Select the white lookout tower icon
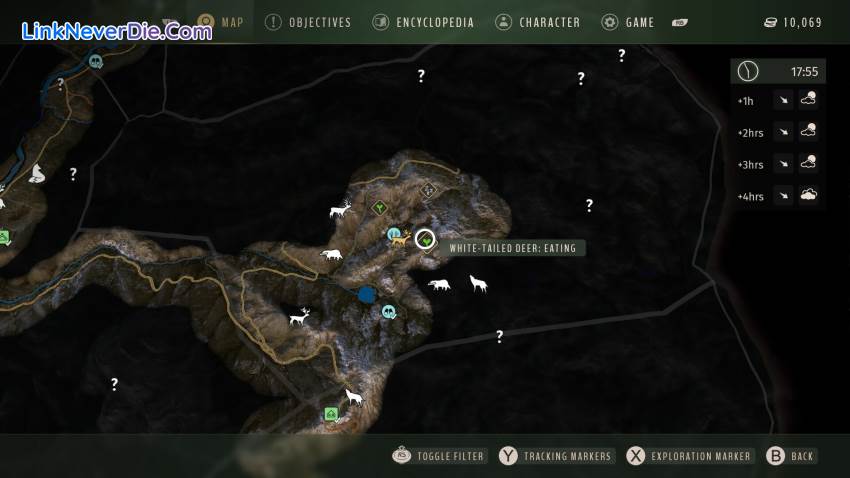The width and height of the screenshot is (850, 478). [x=39, y=173]
